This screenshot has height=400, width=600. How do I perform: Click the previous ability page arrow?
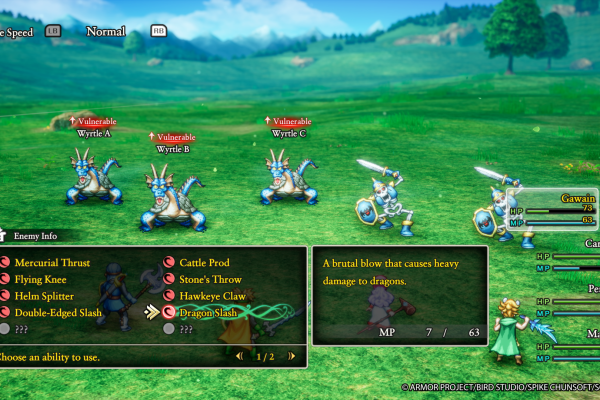(239, 355)
